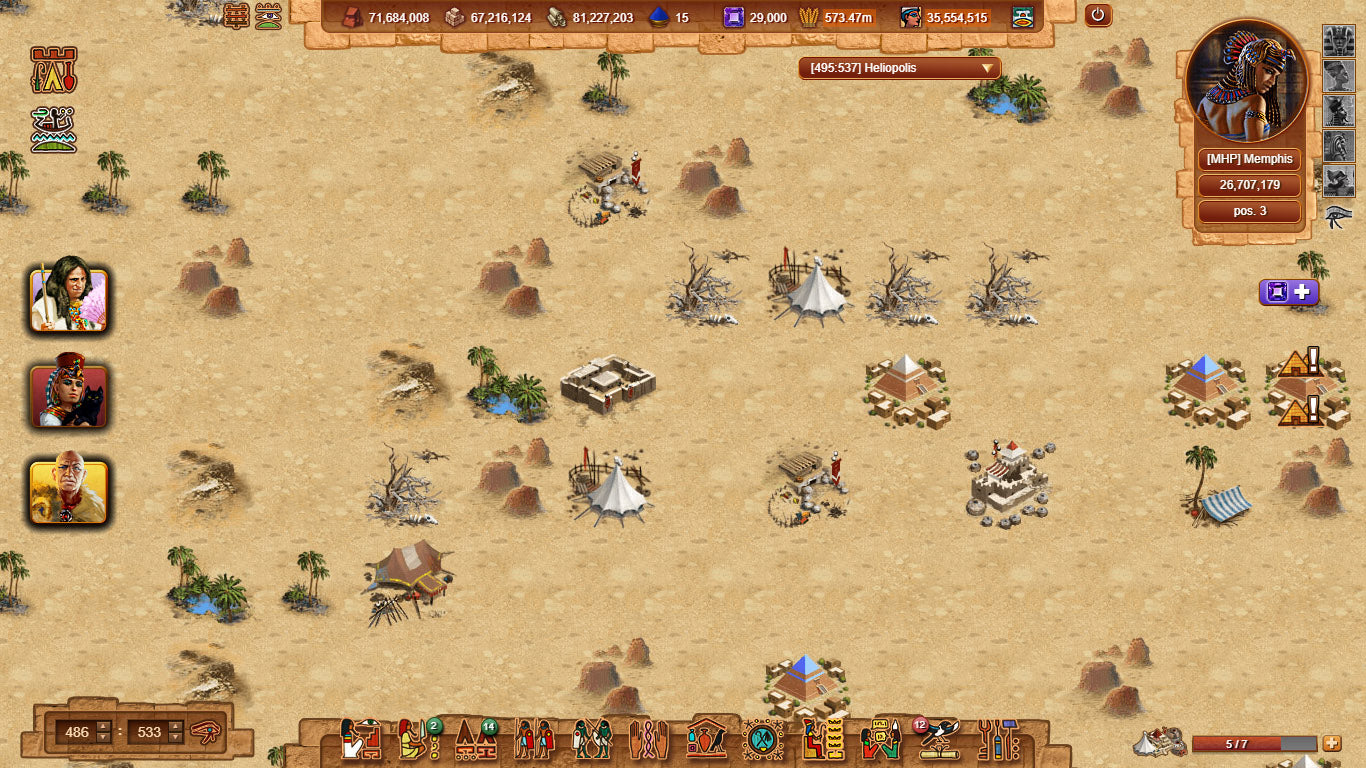This screenshot has width=1366, height=768.
Task: Open the Cleopatra player avatar portrait
Action: click(1247, 83)
